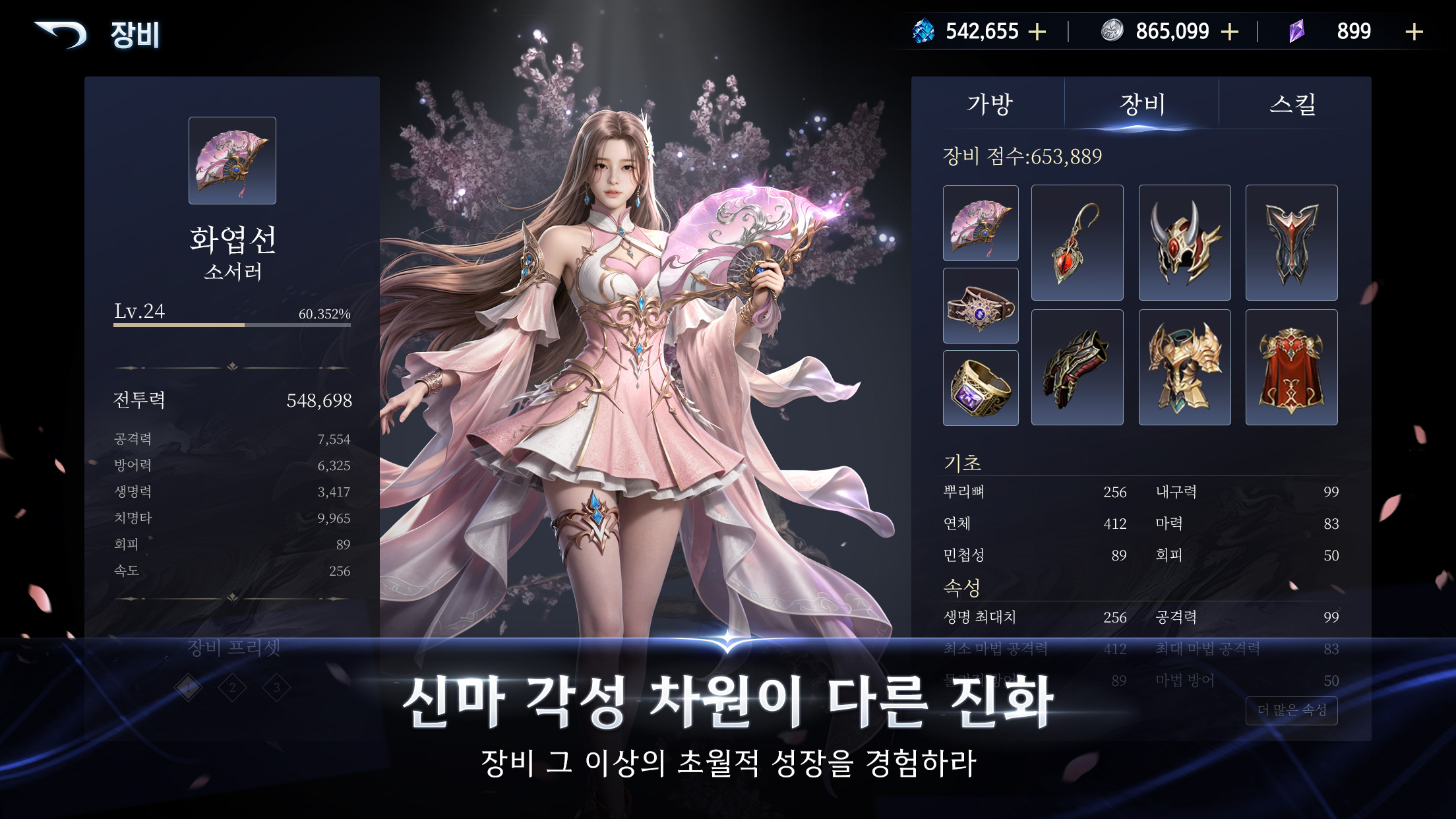Click the Lv.24 experience progress bar
1456x819 pixels.
pyautogui.click(x=232, y=325)
